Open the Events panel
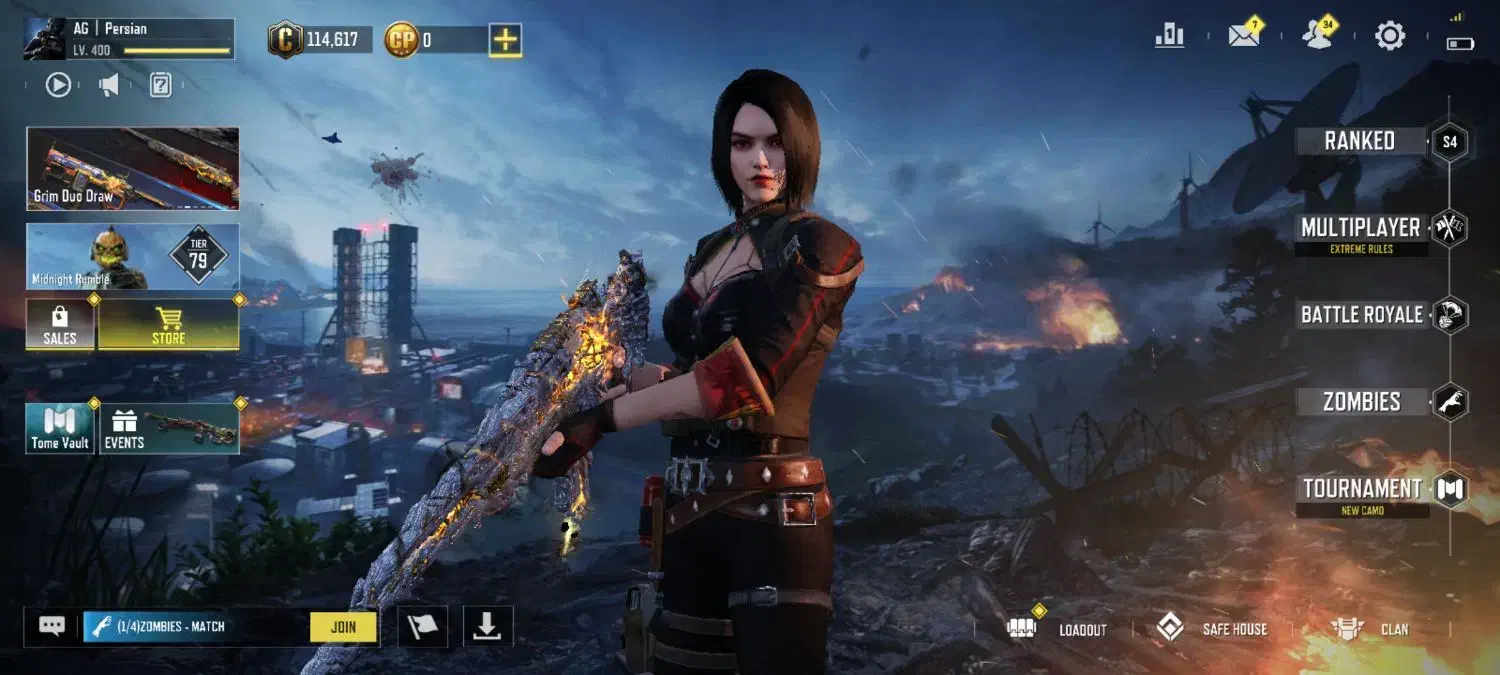This screenshot has width=1500, height=675. coord(168,429)
